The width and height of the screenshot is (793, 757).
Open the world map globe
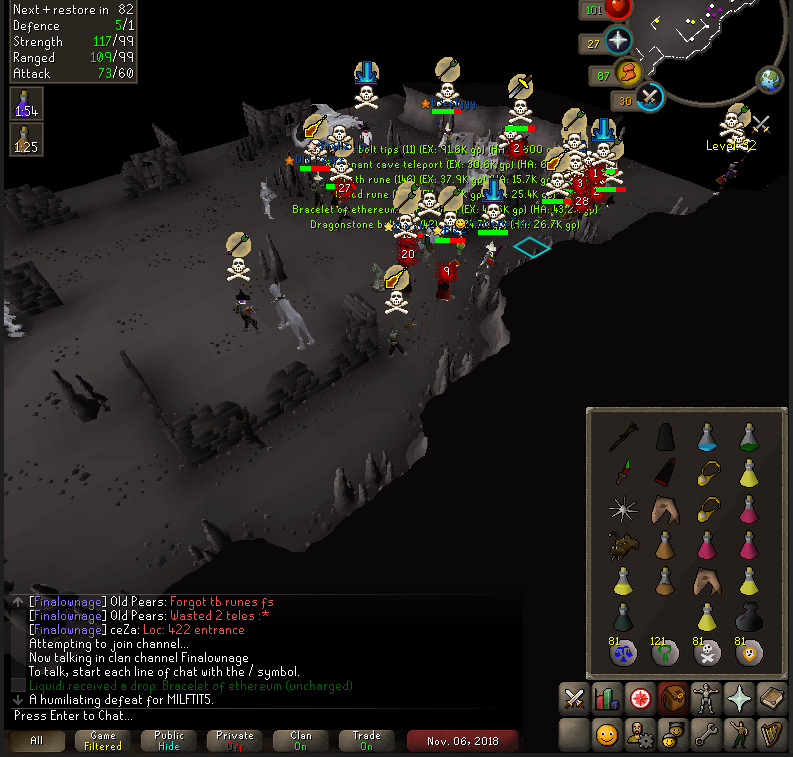(771, 80)
